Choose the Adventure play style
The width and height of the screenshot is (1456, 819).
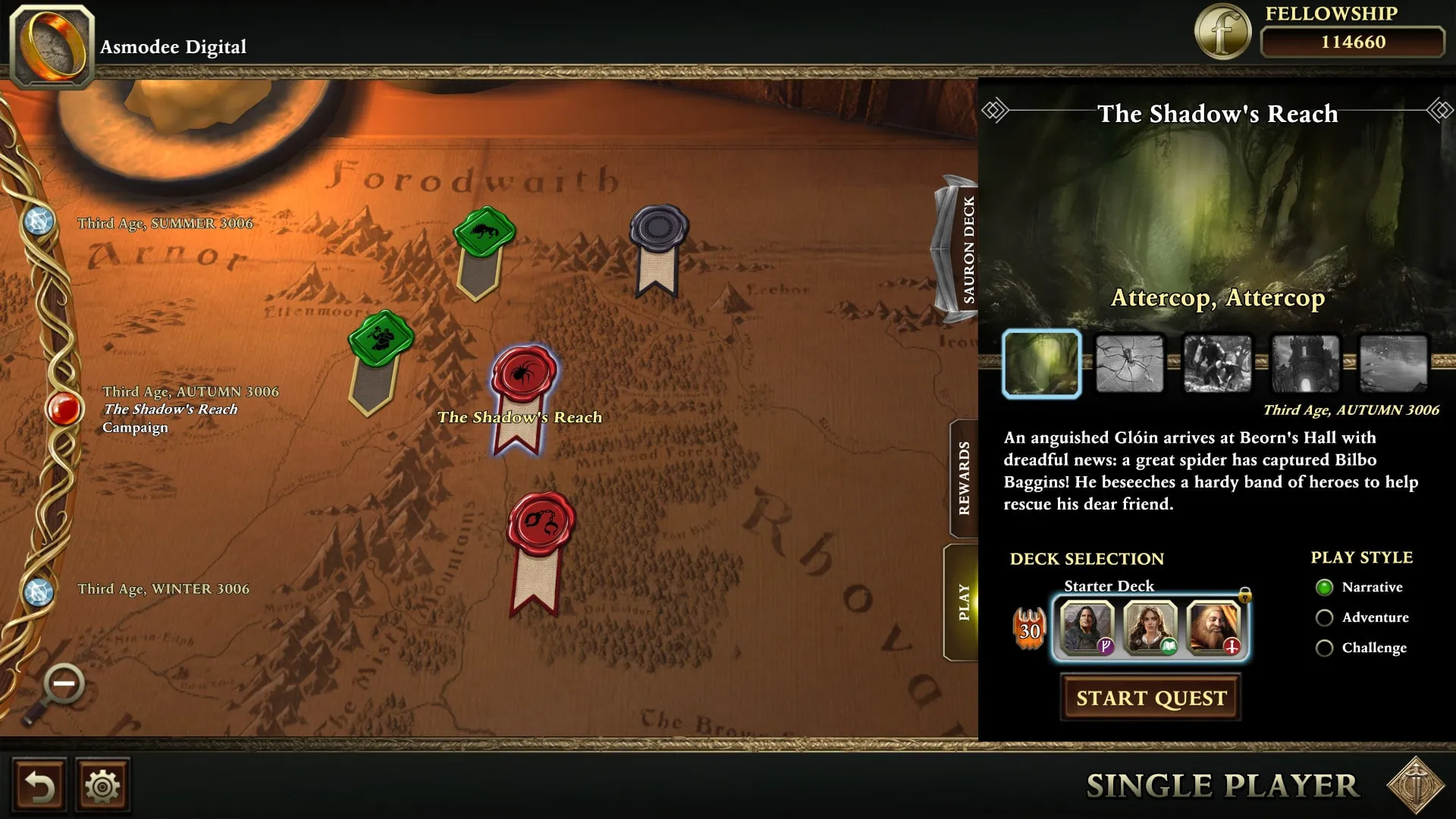click(1325, 618)
